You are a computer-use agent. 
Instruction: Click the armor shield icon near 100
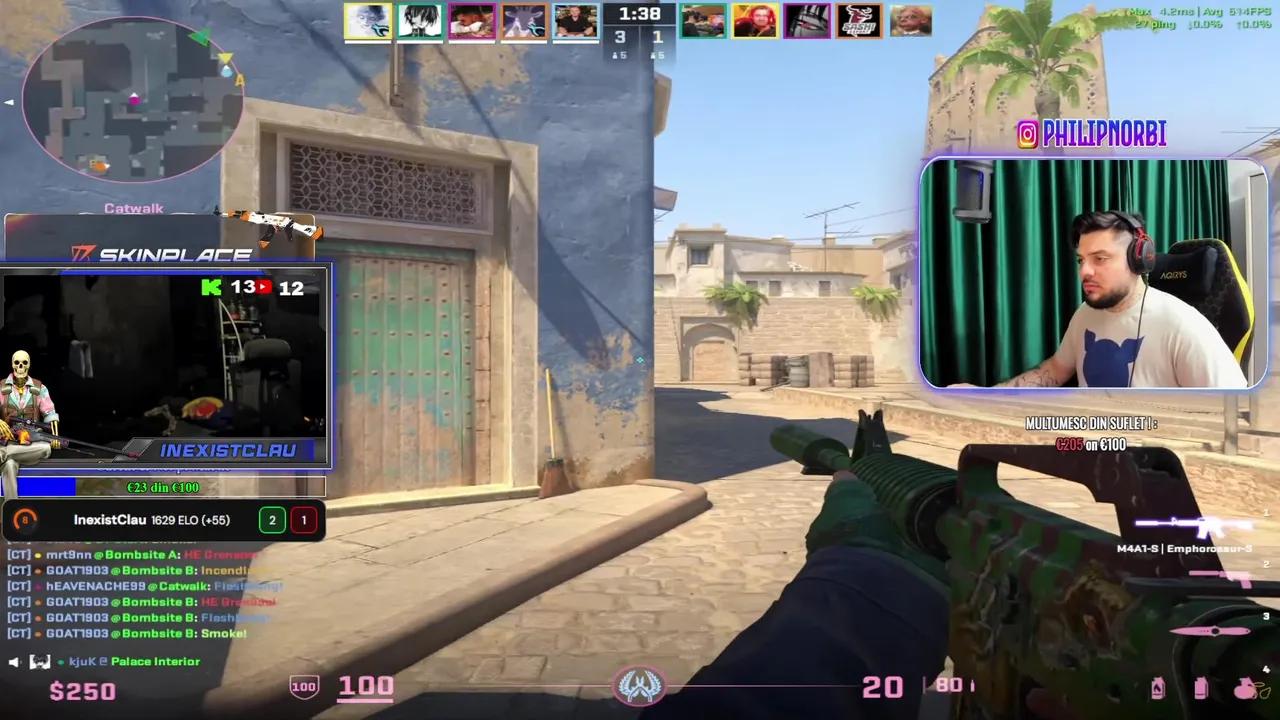[303, 686]
